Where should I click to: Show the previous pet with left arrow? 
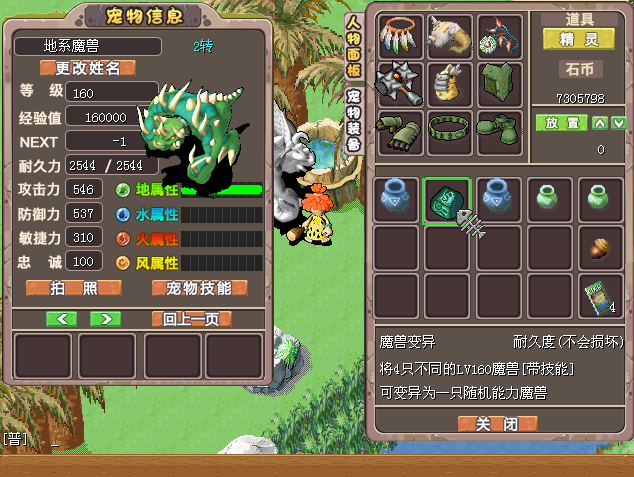tap(62, 319)
